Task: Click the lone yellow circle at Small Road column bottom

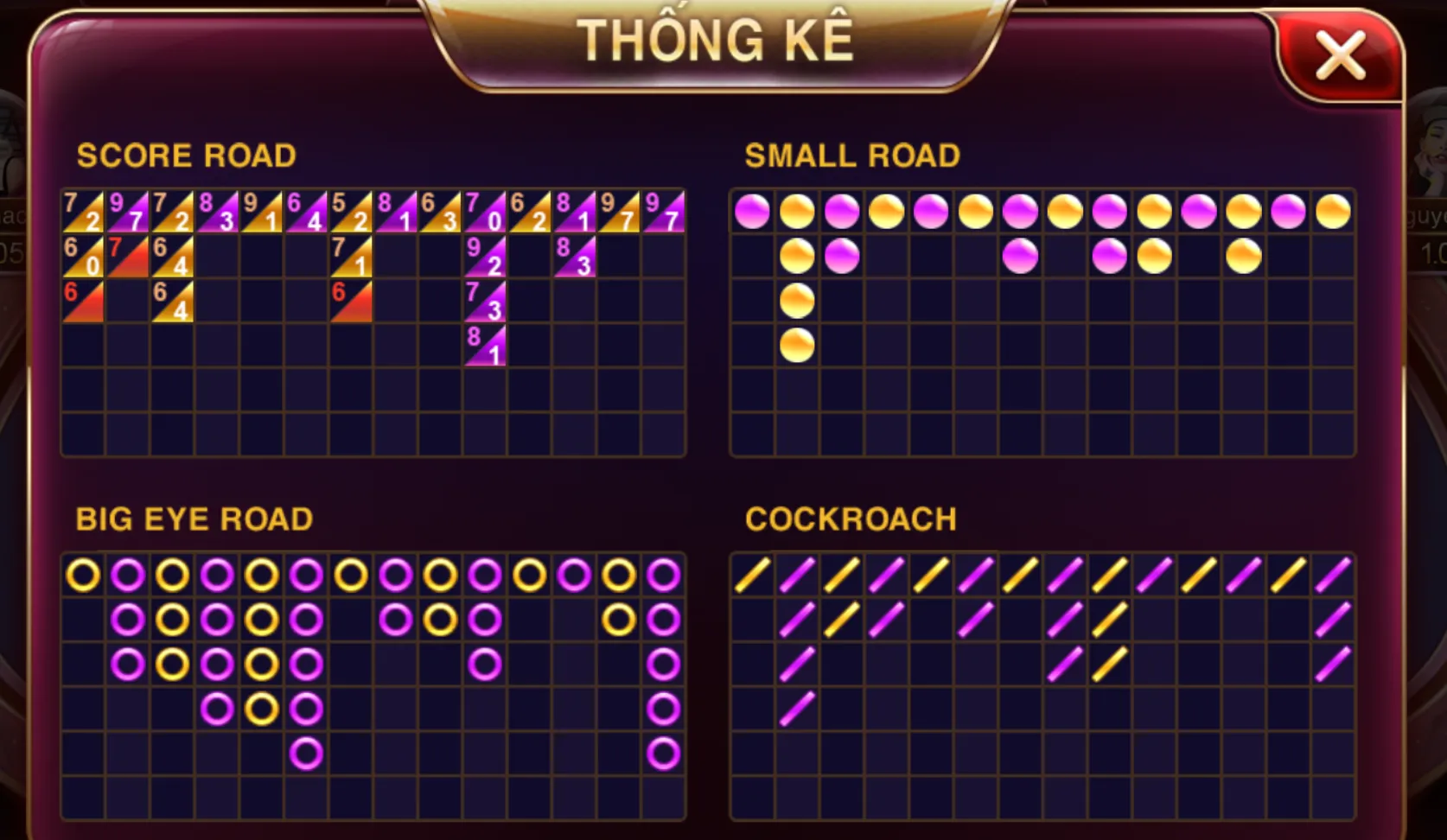Action: (796, 343)
